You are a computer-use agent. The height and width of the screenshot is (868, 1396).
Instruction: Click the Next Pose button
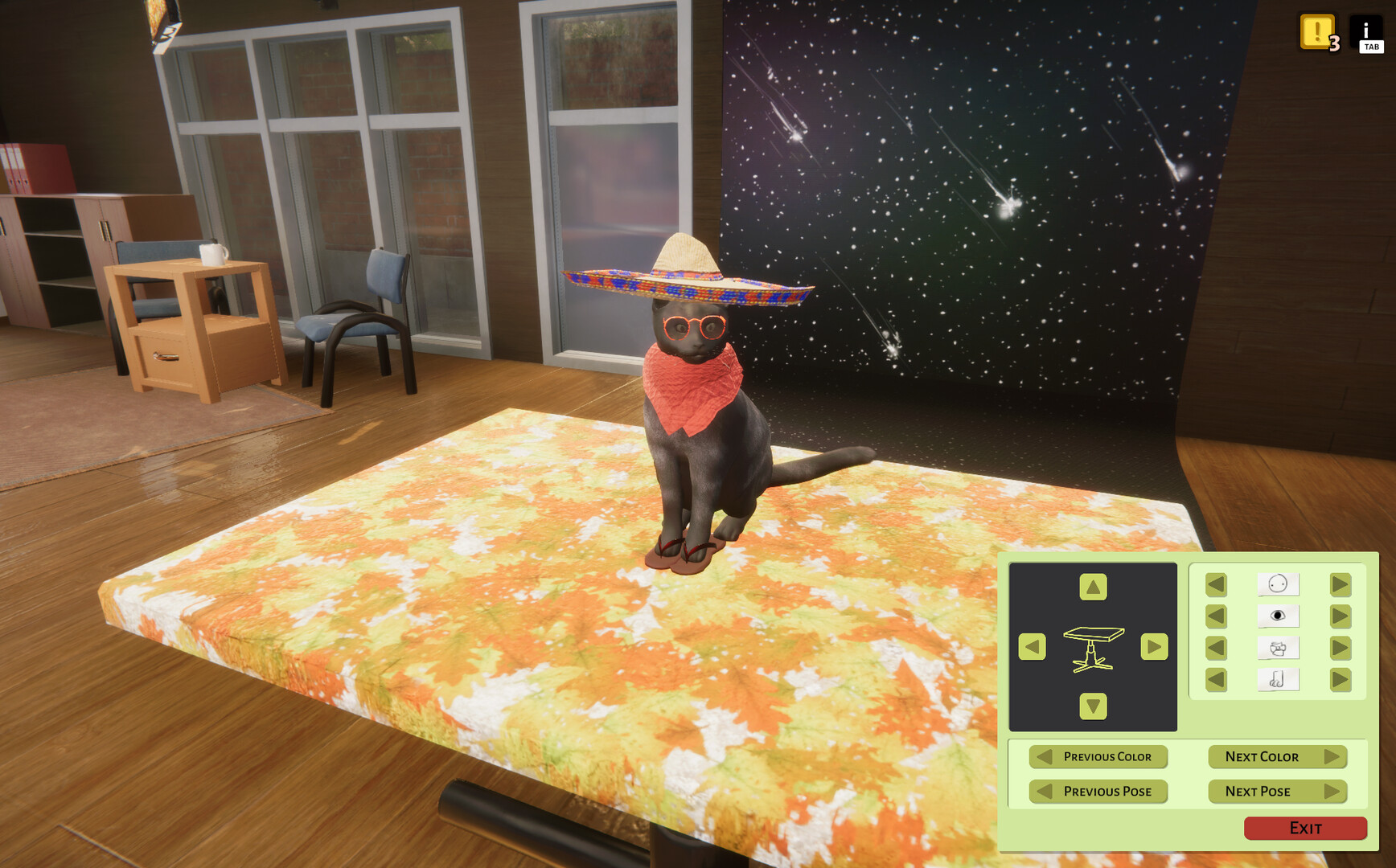pos(1277,792)
